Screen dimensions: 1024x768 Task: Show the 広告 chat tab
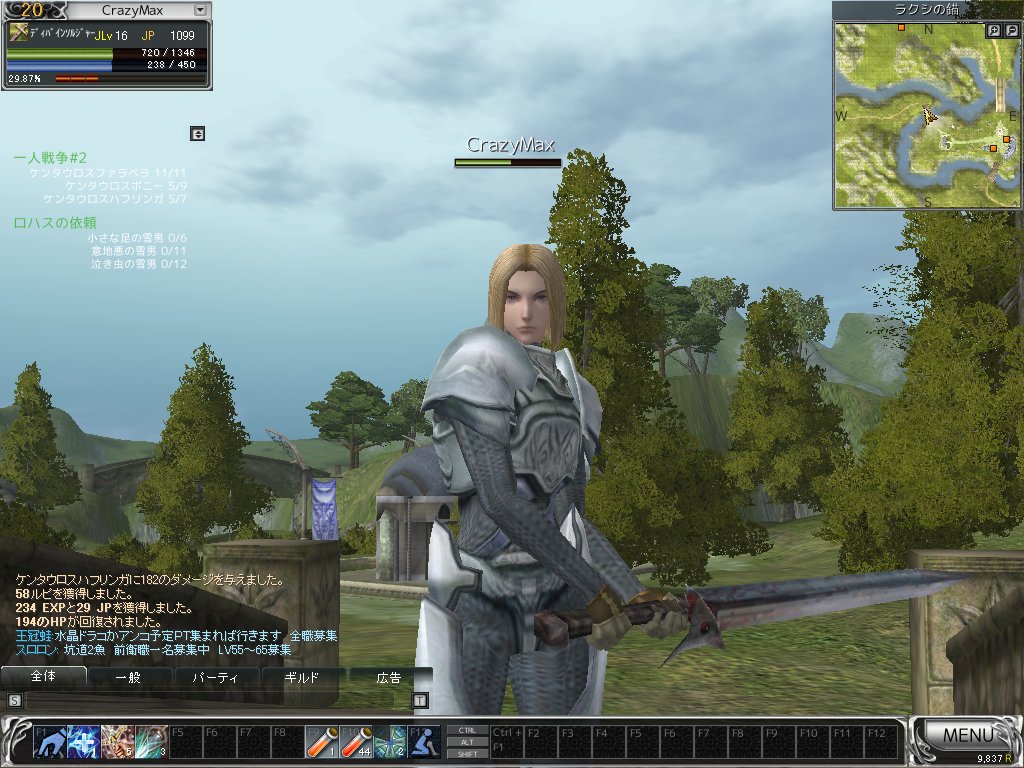[x=388, y=677]
